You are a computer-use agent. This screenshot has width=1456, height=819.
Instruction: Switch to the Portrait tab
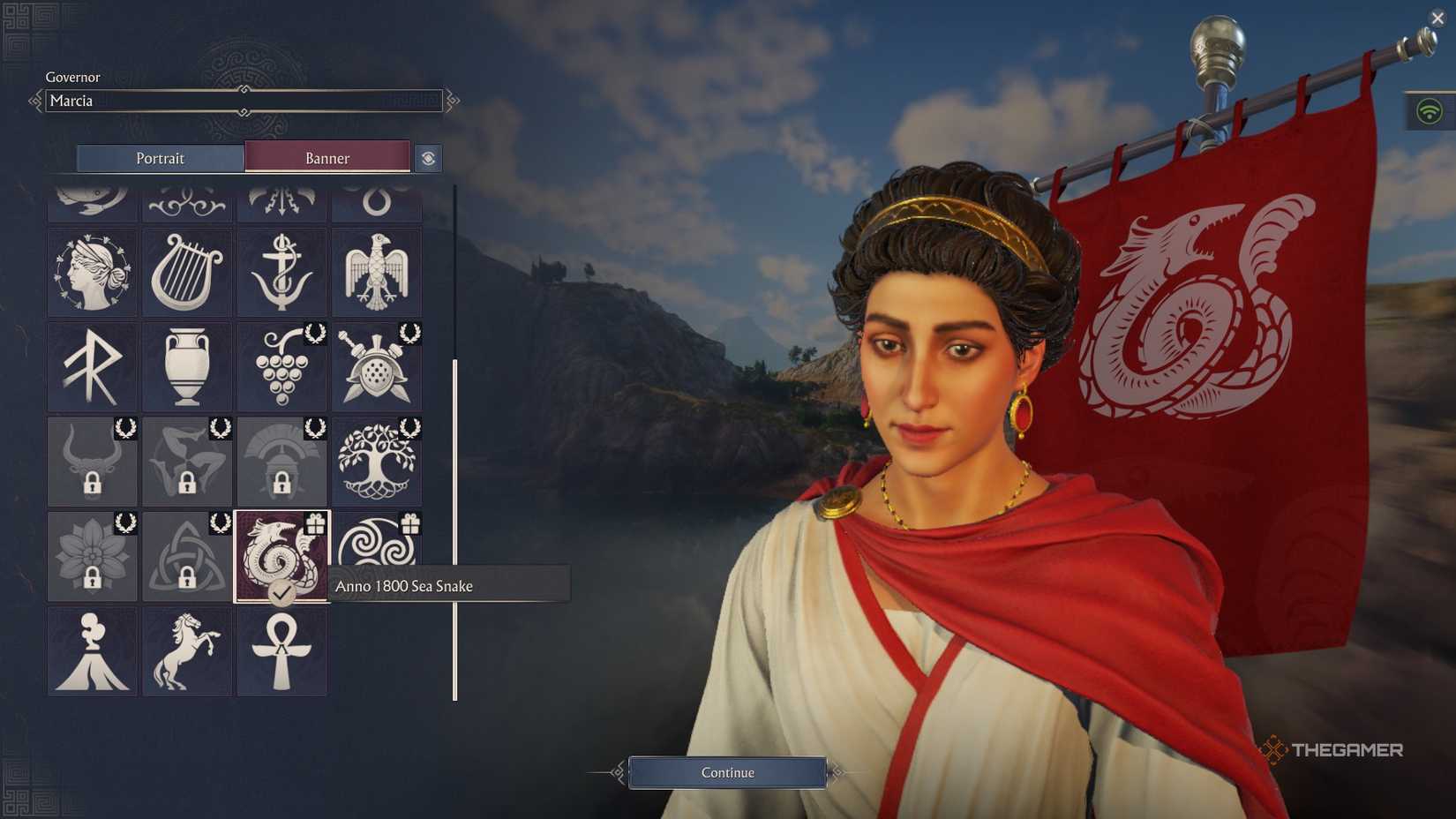[x=161, y=158]
